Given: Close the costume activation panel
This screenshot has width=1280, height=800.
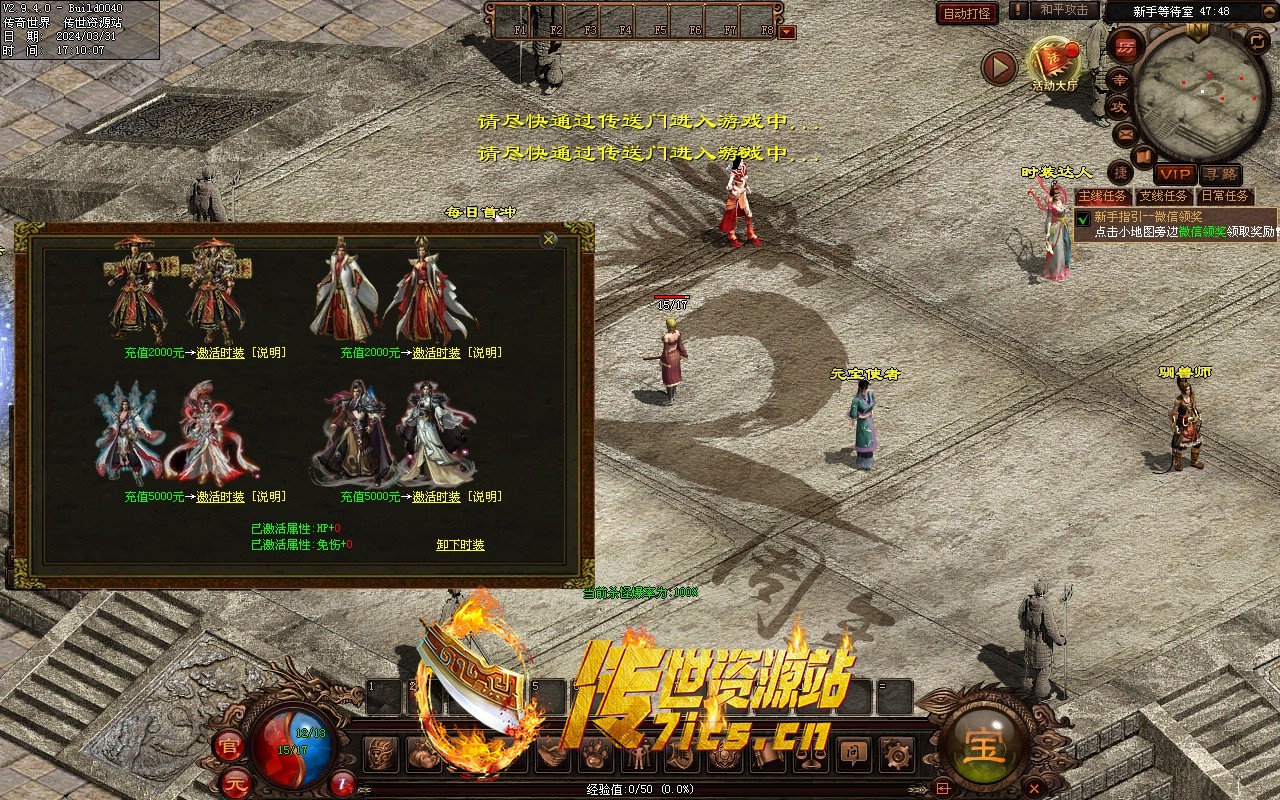Looking at the screenshot, I should point(549,240).
